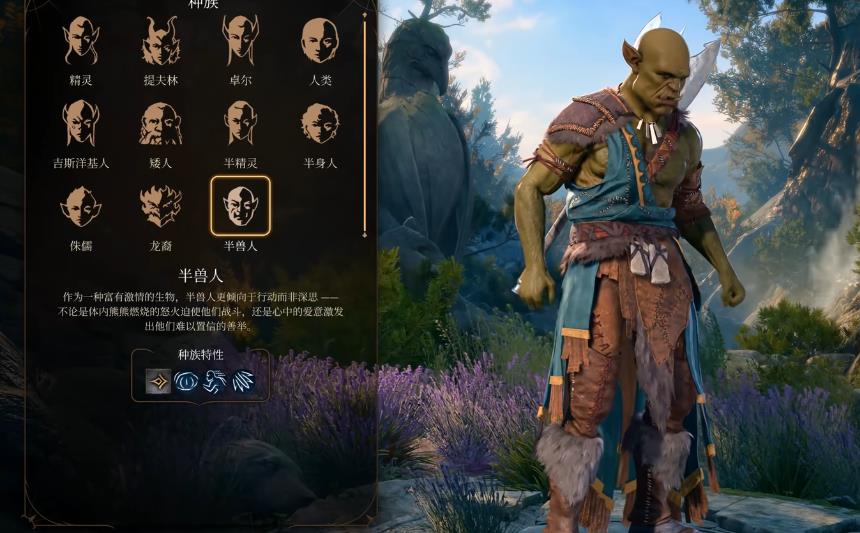Image resolution: width=860 pixels, height=533 pixels.
Task: Select the 精灵 (Elf) race
Action: point(80,42)
